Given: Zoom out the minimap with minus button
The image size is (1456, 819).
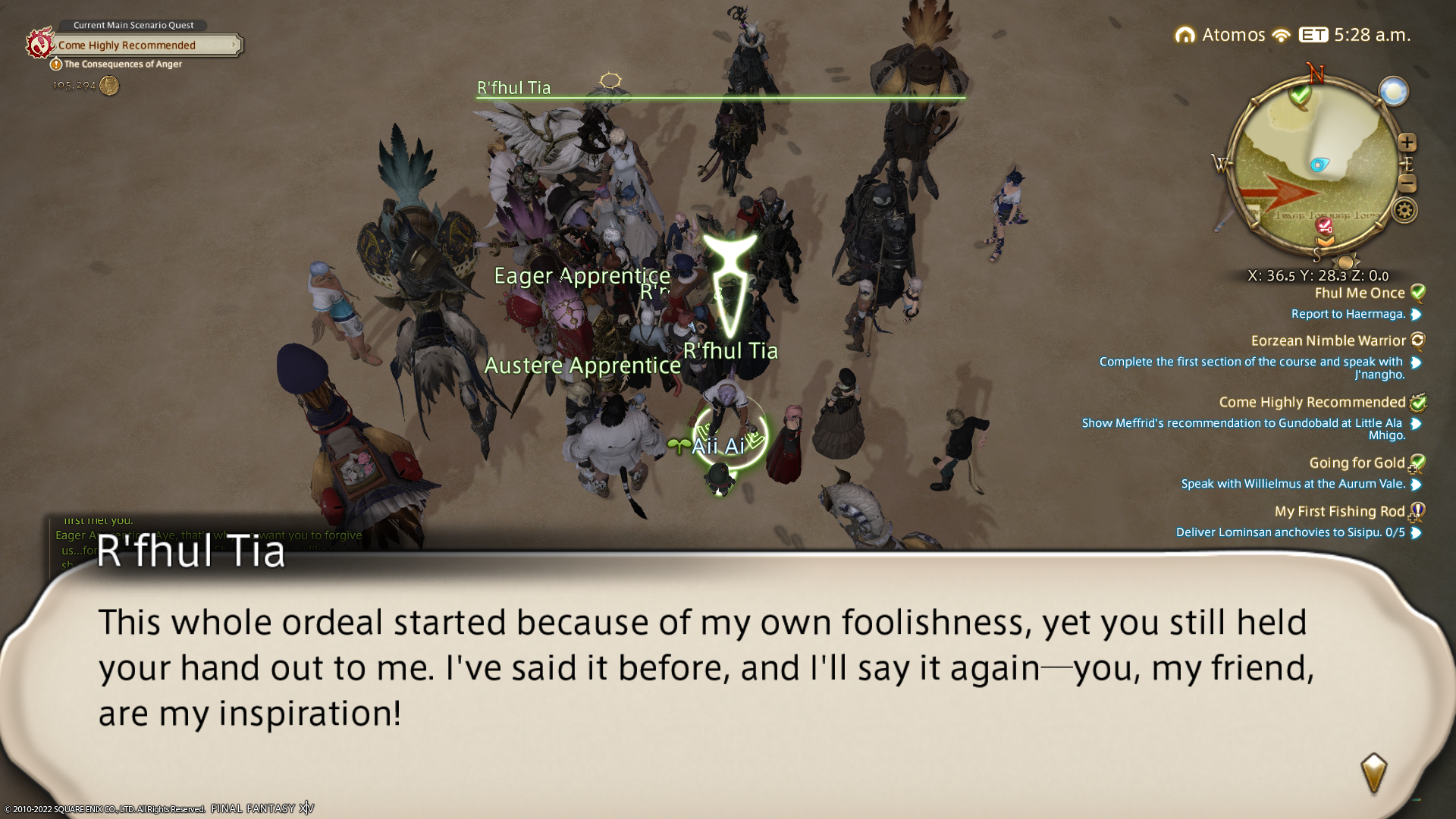Looking at the screenshot, I should 1407,184.
